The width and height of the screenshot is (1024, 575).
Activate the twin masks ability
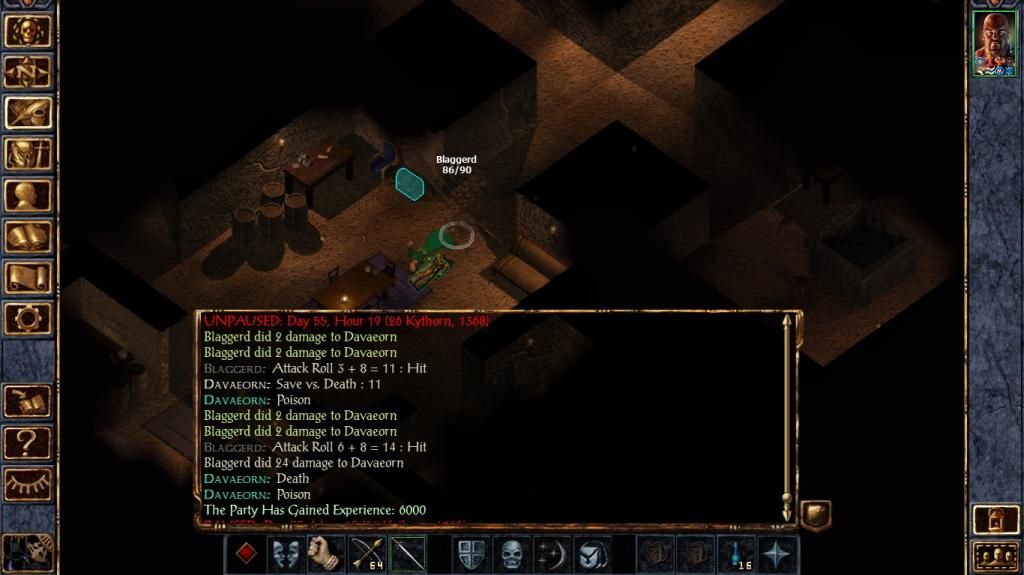coord(286,554)
